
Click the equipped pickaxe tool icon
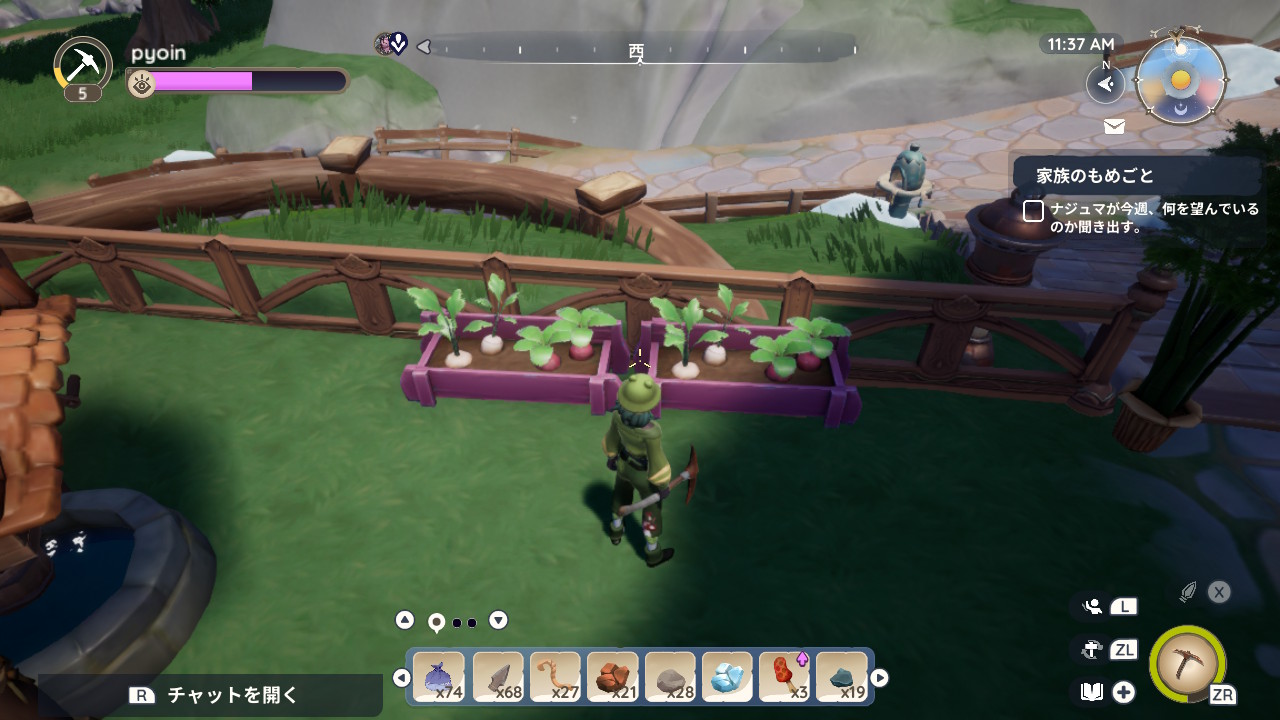[1187, 663]
